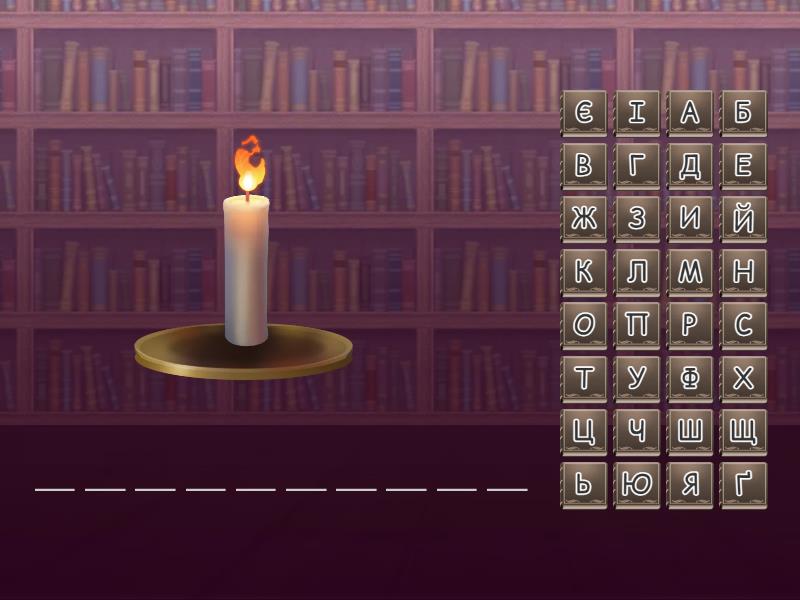
Task: Choose the letter Т tile
Action: coord(584,378)
